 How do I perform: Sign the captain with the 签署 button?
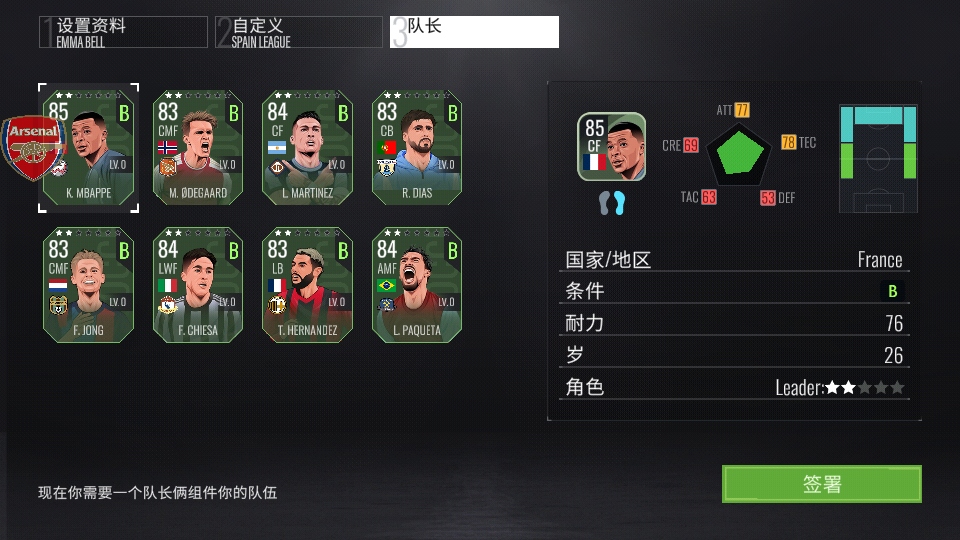(x=821, y=484)
